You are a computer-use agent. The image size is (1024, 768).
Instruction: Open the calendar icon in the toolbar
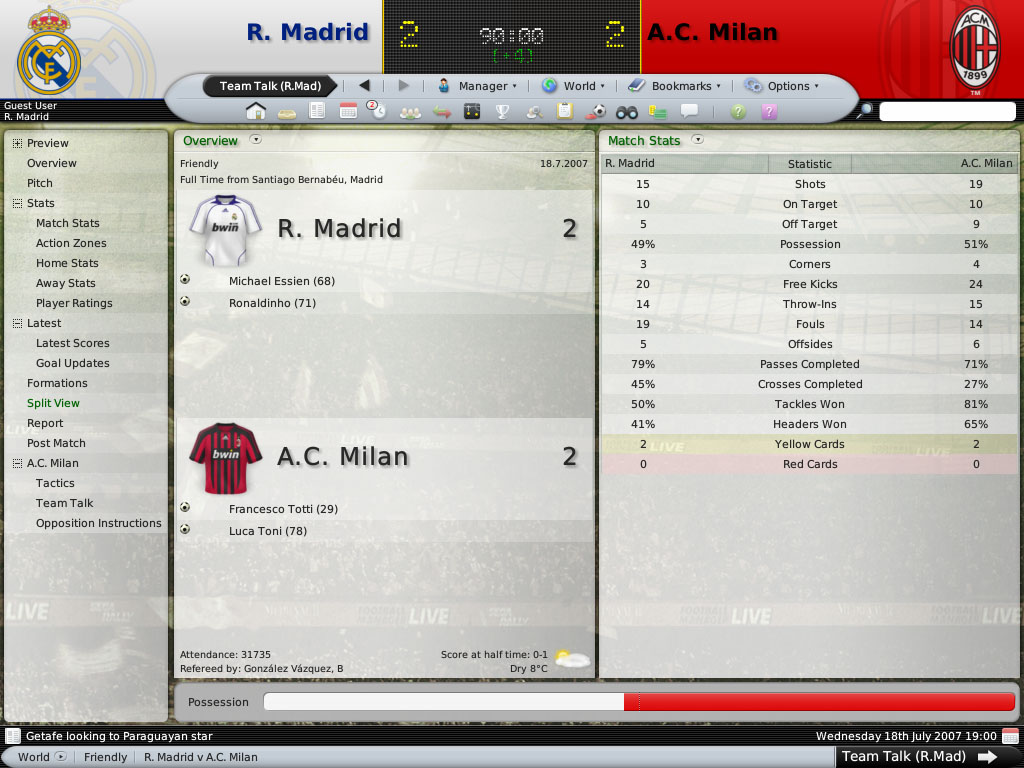[x=348, y=111]
